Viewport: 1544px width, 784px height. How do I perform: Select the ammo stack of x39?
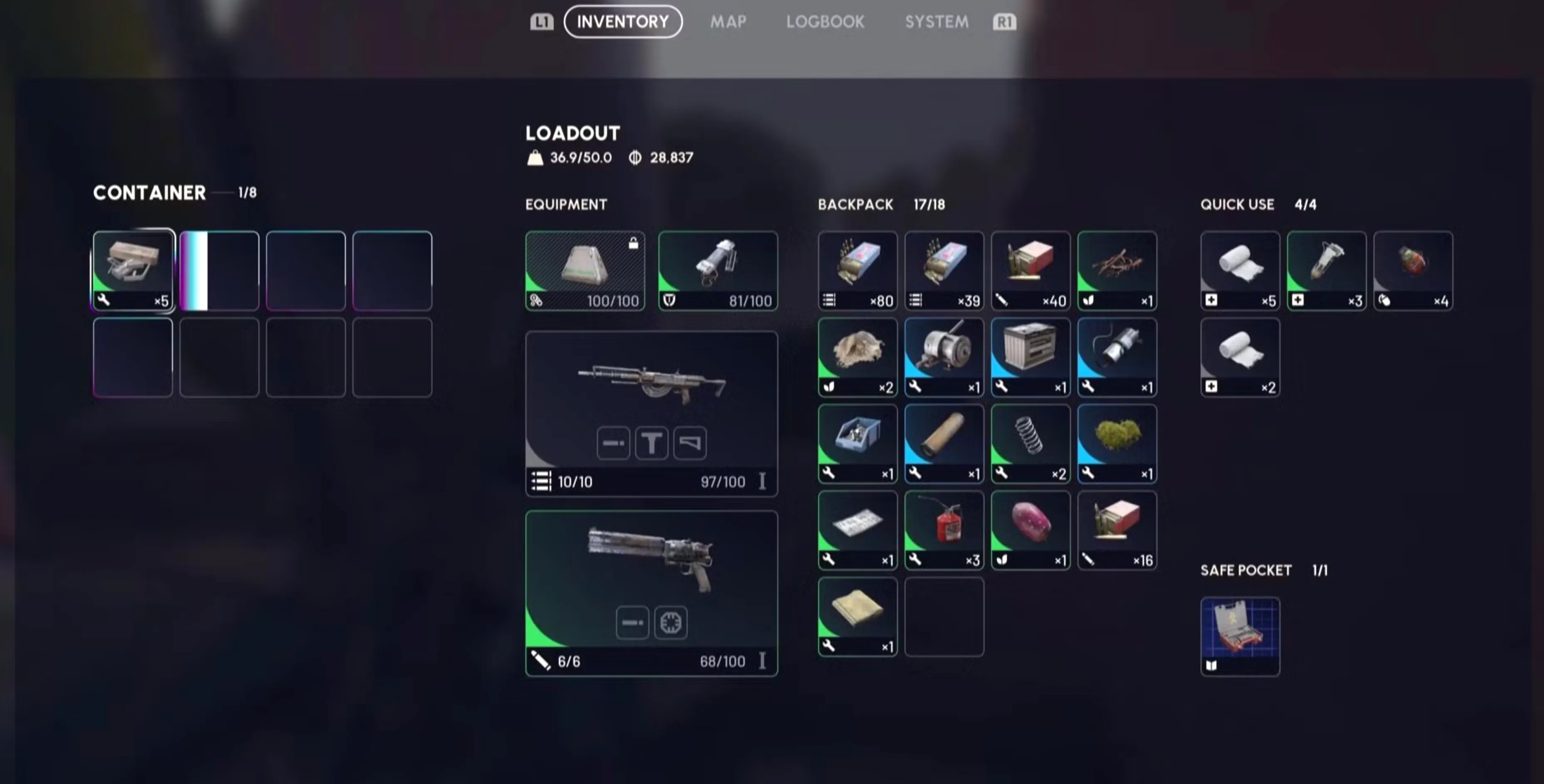(x=943, y=270)
